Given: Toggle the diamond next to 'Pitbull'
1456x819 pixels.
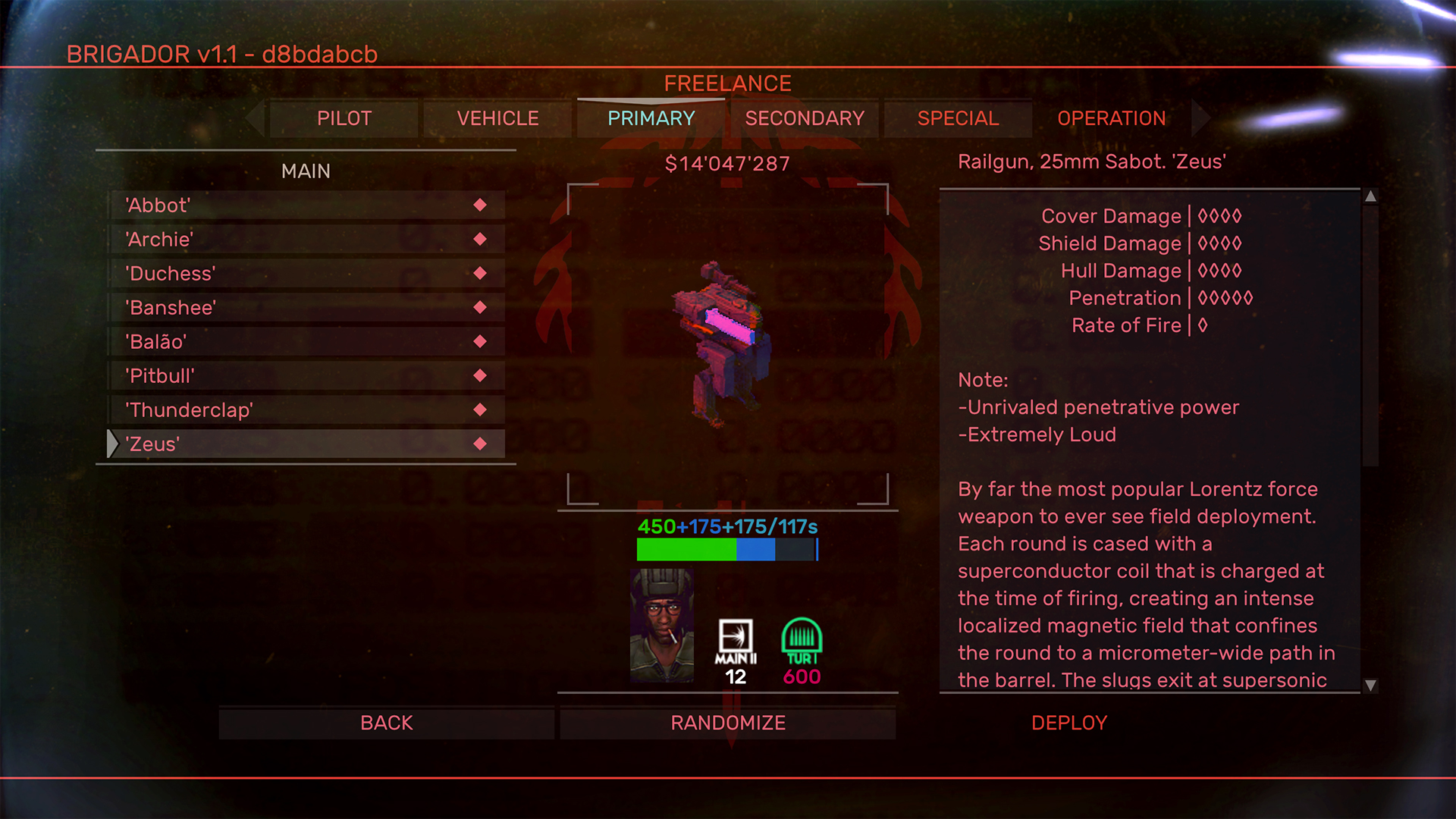Looking at the screenshot, I should (479, 375).
